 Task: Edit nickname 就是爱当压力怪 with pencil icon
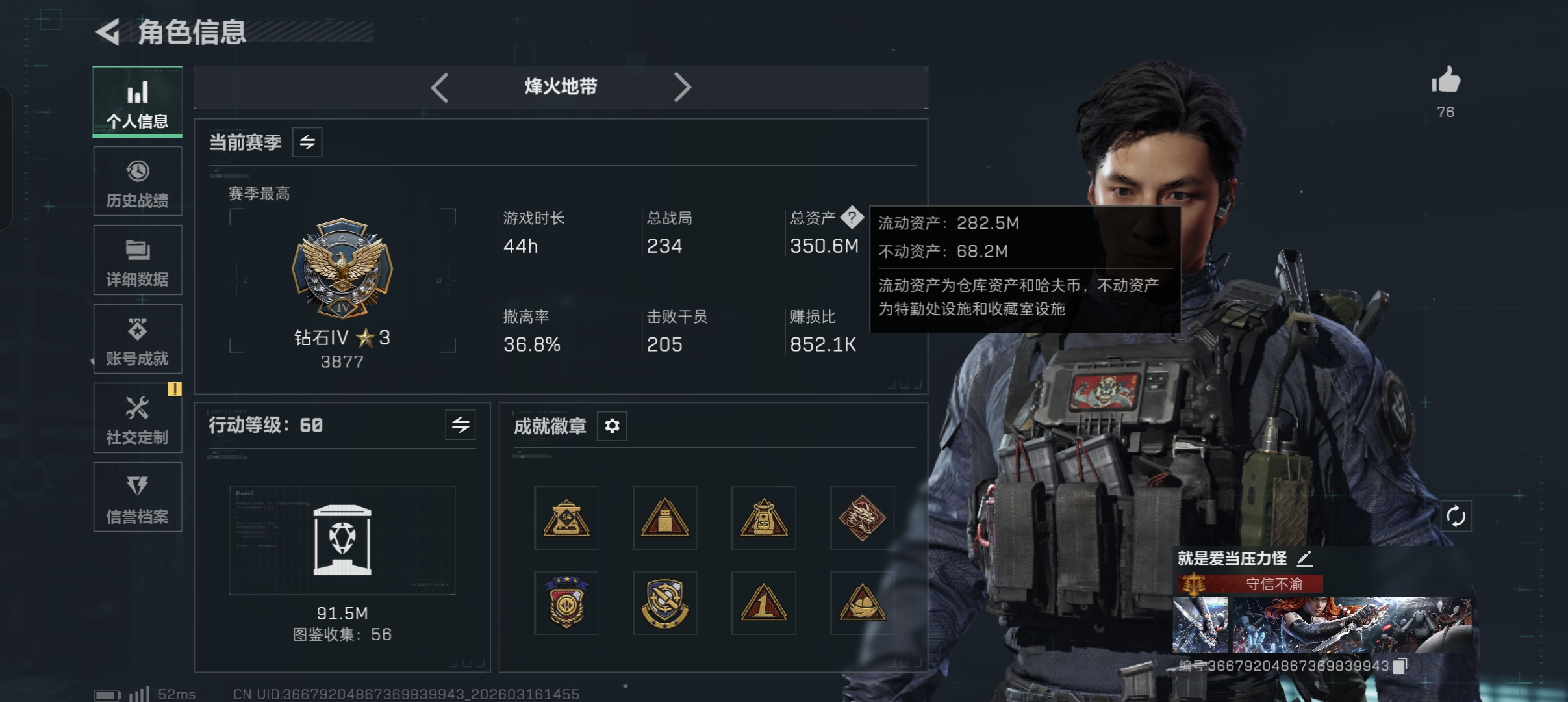1306,558
